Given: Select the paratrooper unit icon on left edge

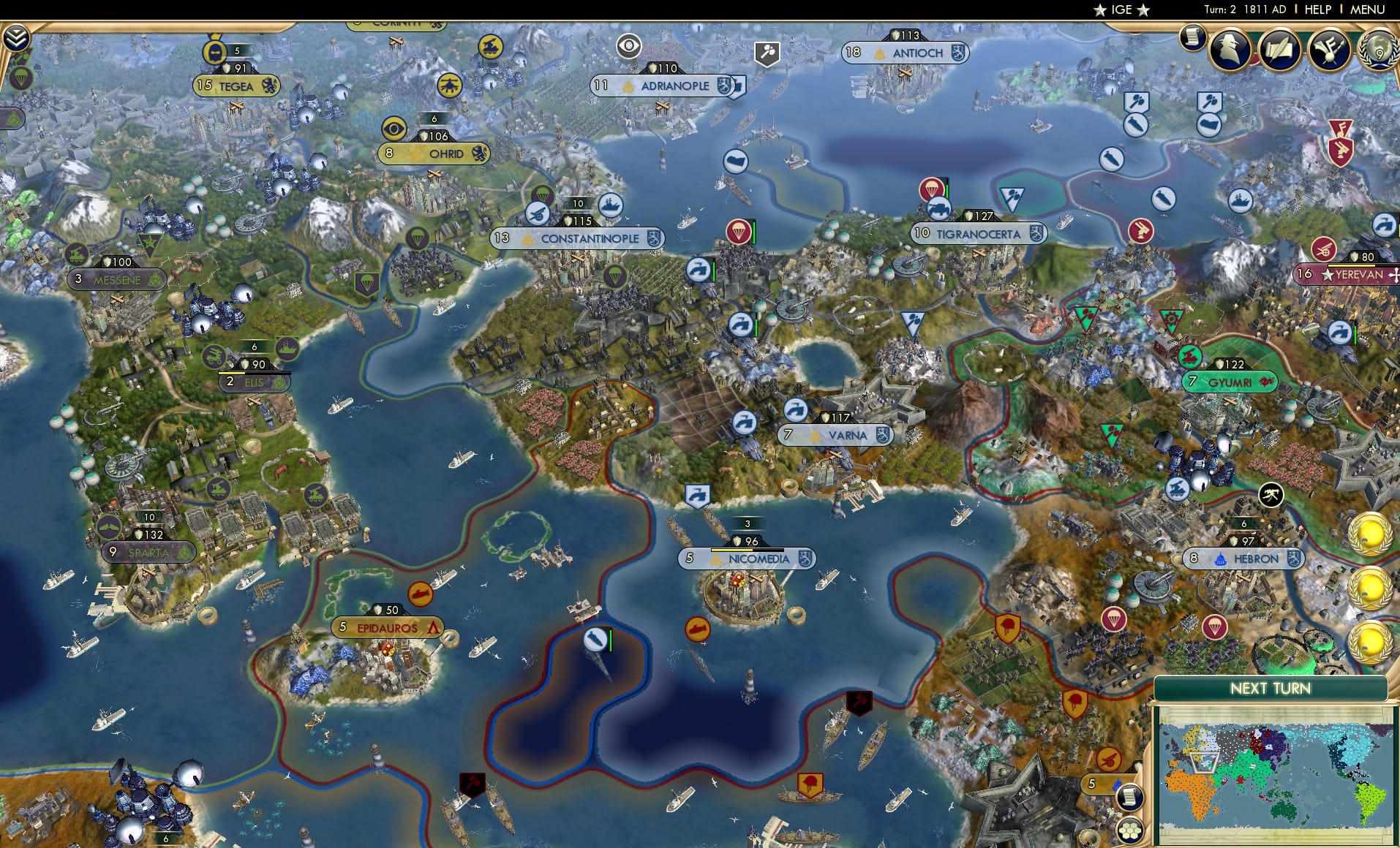Looking at the screenshot, I should [x=20, y=77].
